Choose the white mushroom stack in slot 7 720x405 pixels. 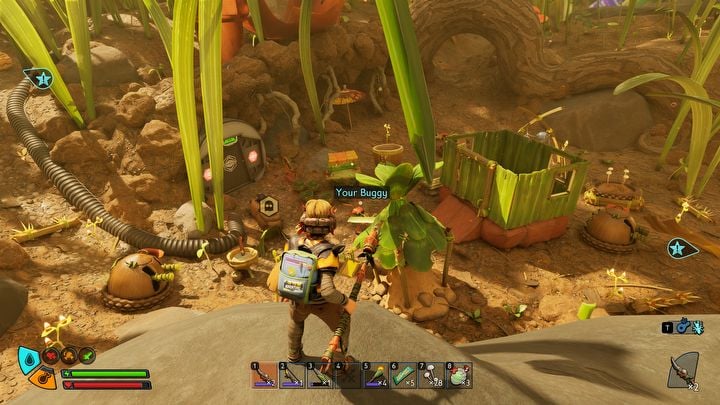click(x=430, y=375)
